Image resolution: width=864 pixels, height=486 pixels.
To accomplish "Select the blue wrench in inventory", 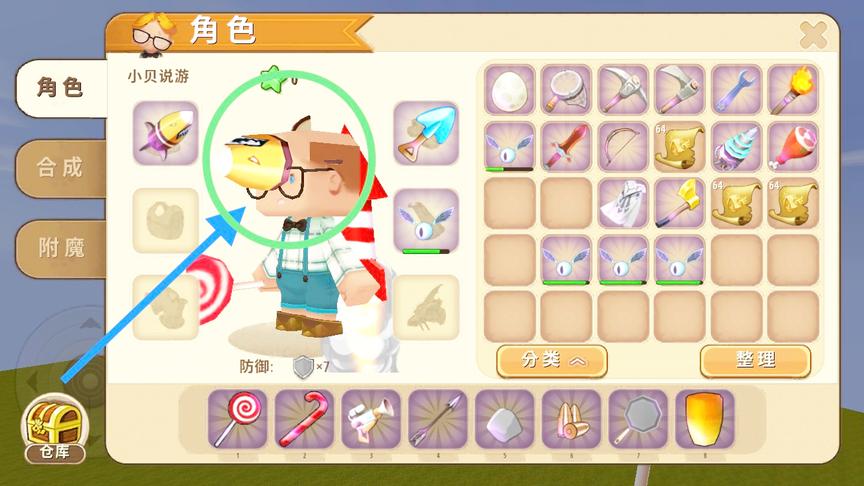I will [x=737, y=90].
